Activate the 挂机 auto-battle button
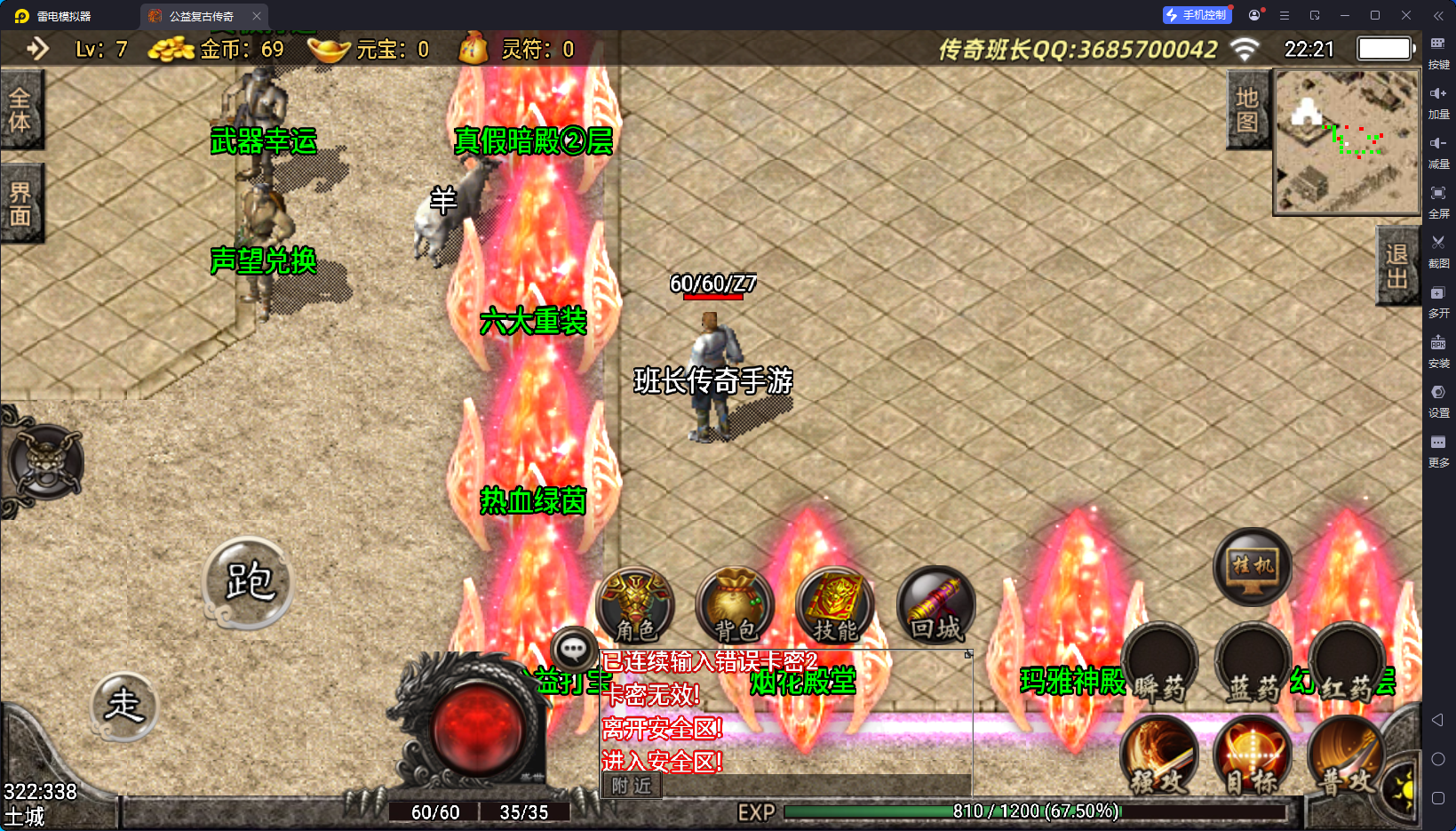1456x831 pixels. (1253, 566)
